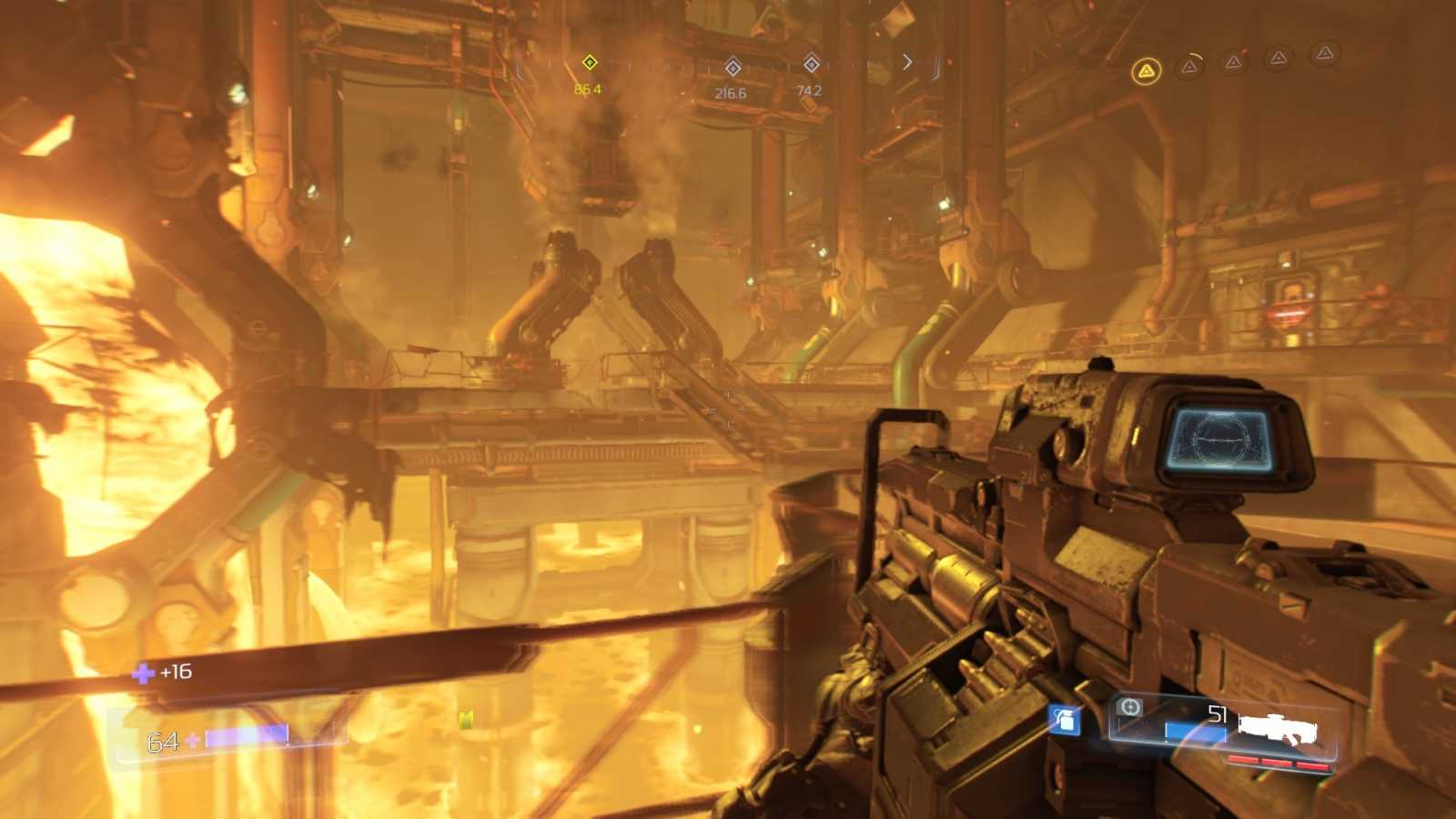Choose the white assault rifle weapon icon

1278,727
